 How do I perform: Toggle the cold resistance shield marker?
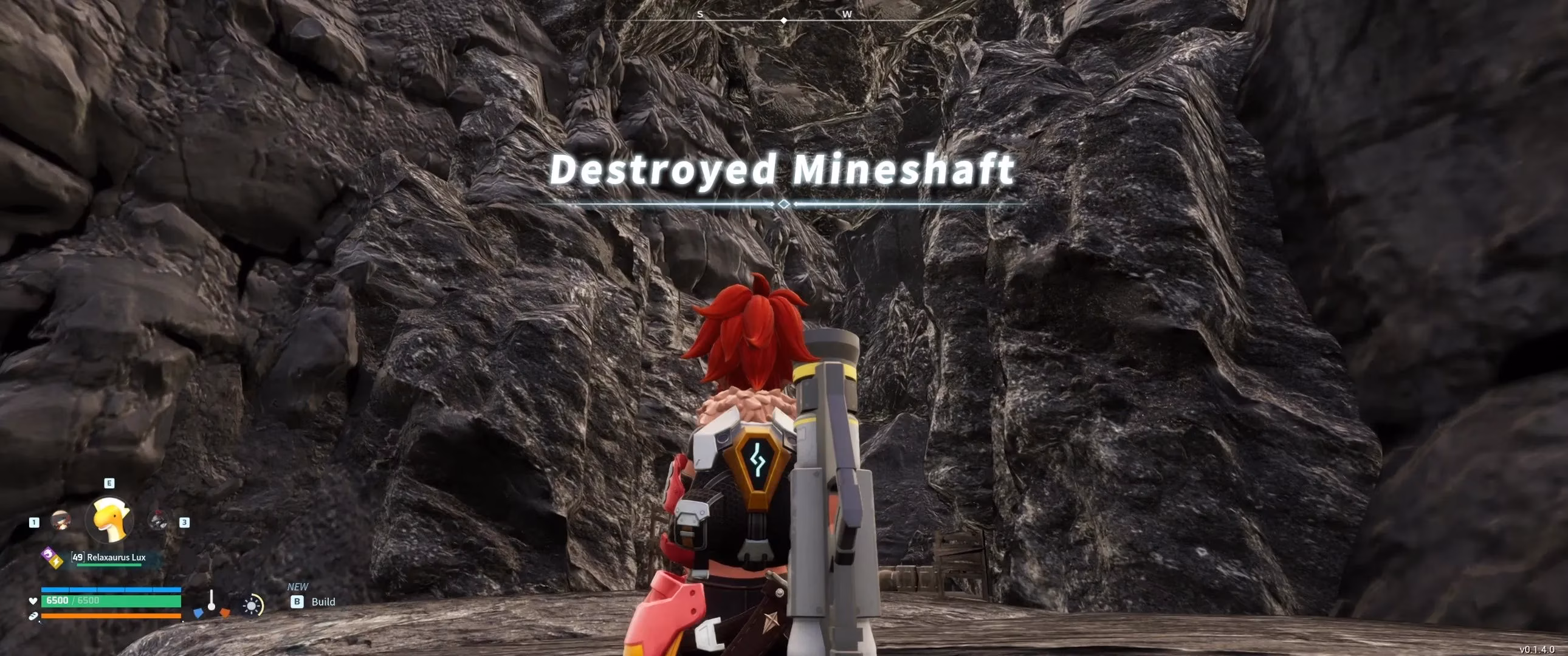coord(199,614)
